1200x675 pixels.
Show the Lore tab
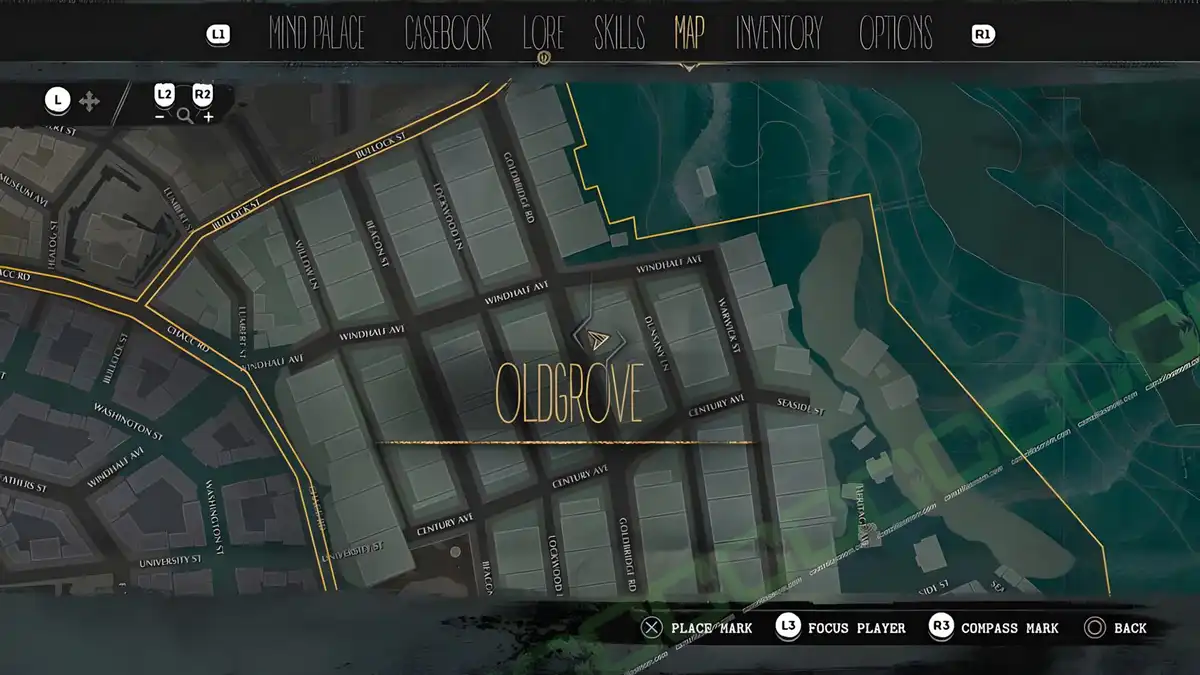click(x=543, y=34)
